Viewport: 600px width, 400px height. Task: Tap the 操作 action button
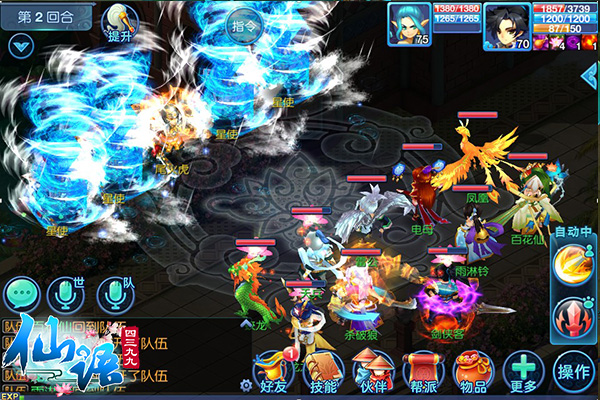[x=576, y=371]
